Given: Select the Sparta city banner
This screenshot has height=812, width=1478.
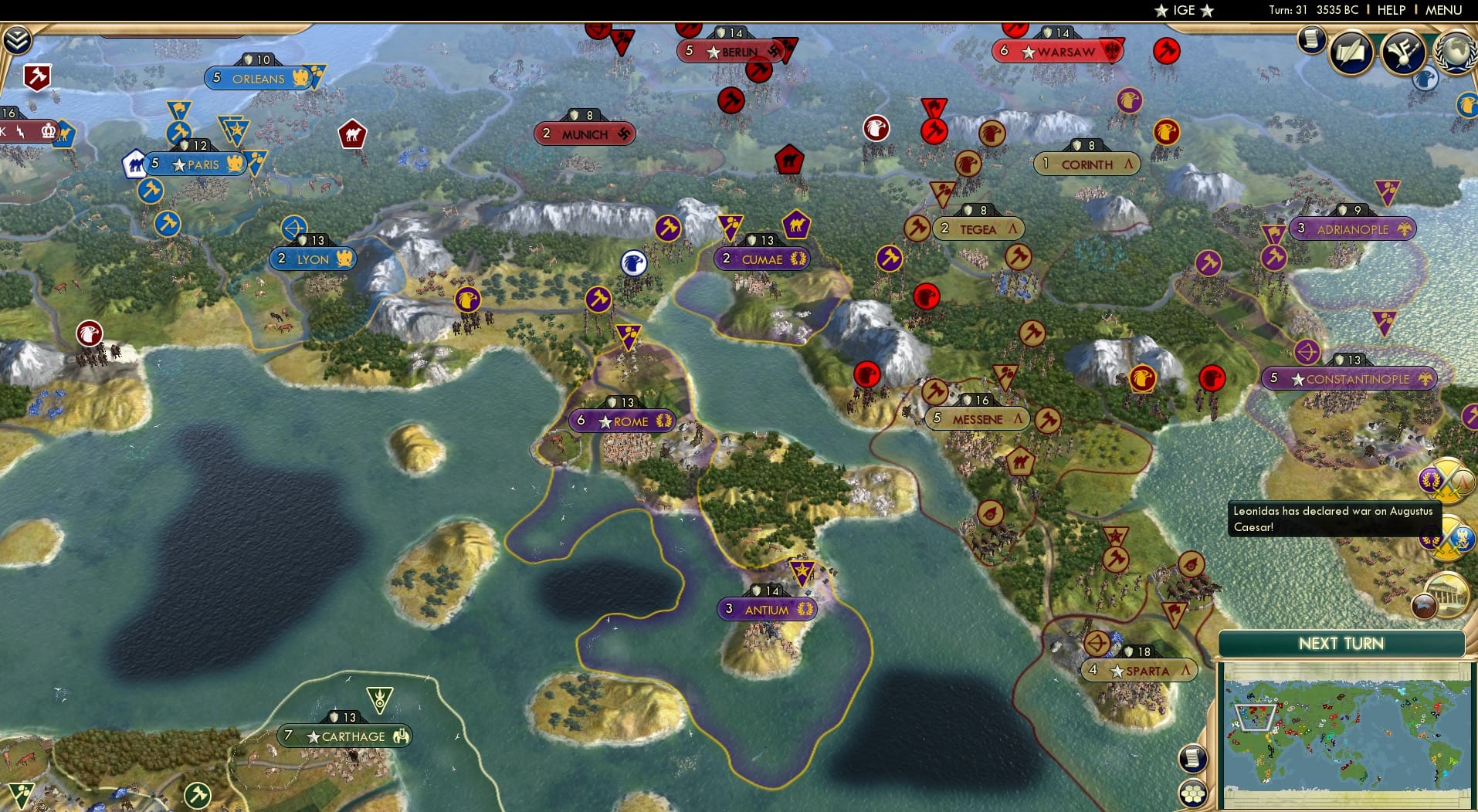Looking at the screenshot, I should pos(1135,671).
